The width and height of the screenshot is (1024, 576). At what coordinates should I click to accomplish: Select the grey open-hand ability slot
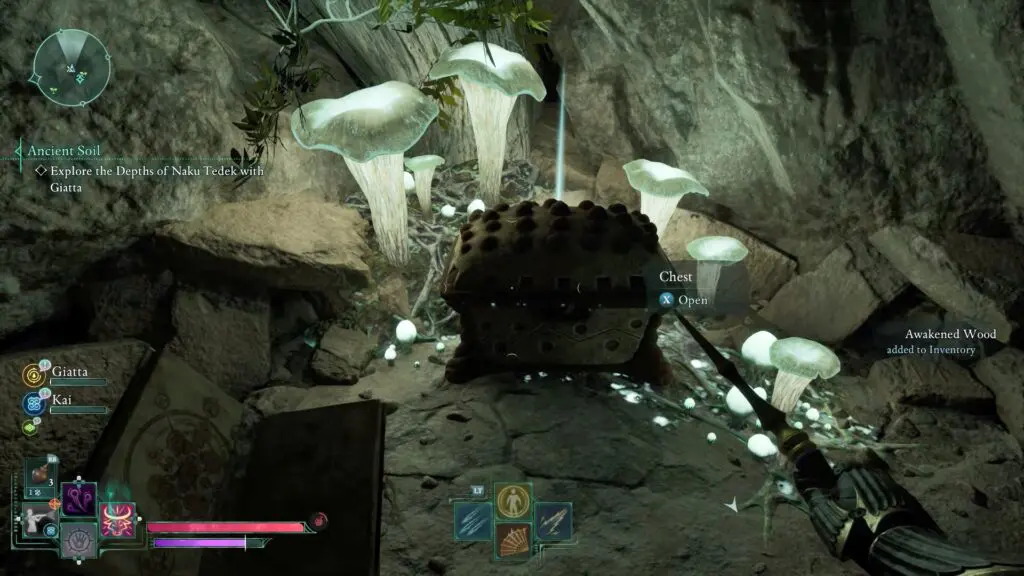point(79,542)
